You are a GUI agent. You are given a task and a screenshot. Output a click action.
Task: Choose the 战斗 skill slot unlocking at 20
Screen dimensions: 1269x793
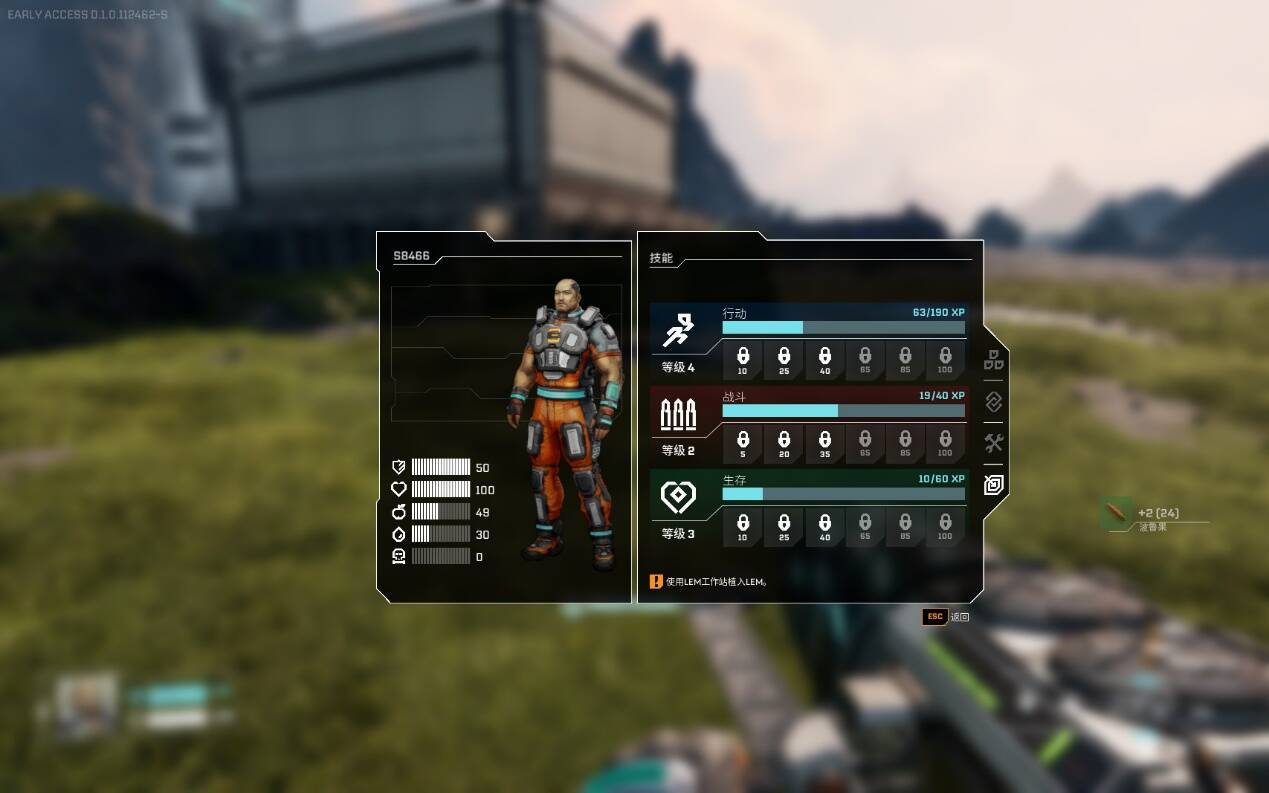[x=784, y=443]
